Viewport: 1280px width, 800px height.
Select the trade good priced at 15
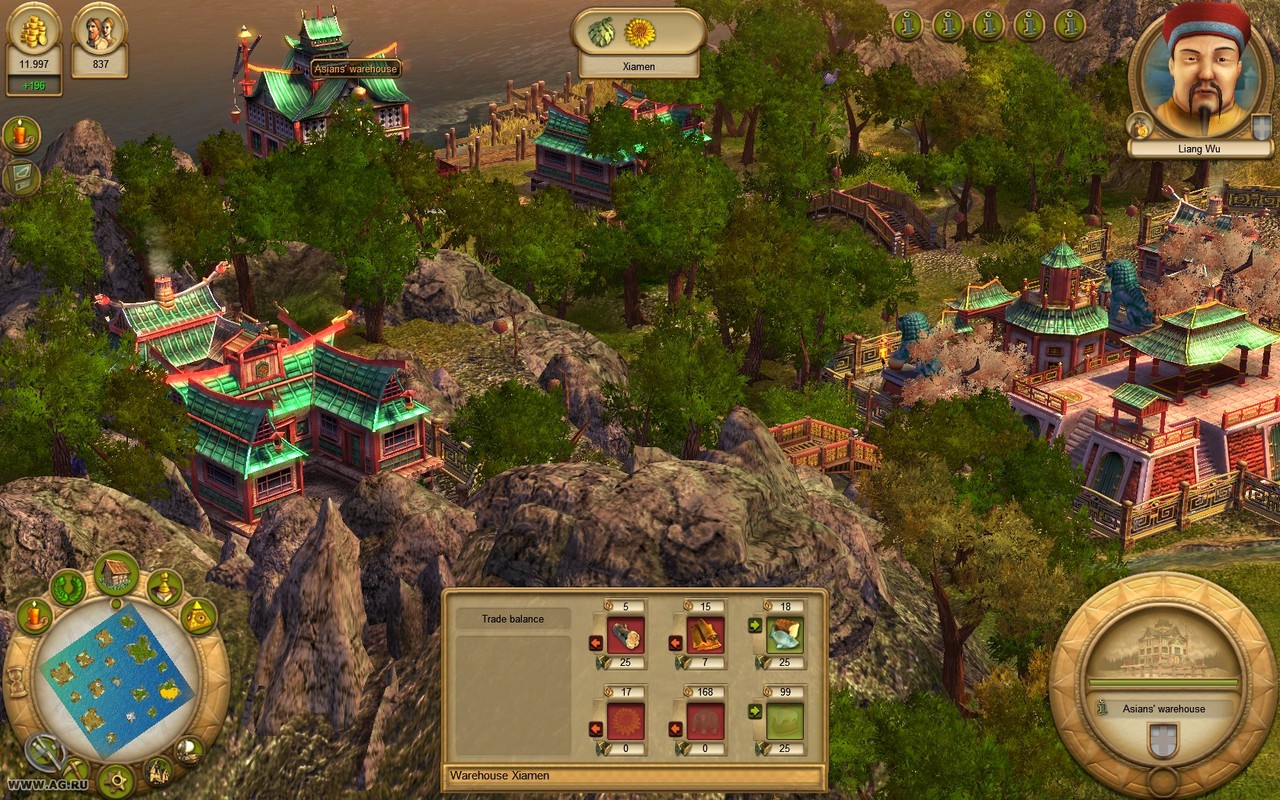pos(705,635)
